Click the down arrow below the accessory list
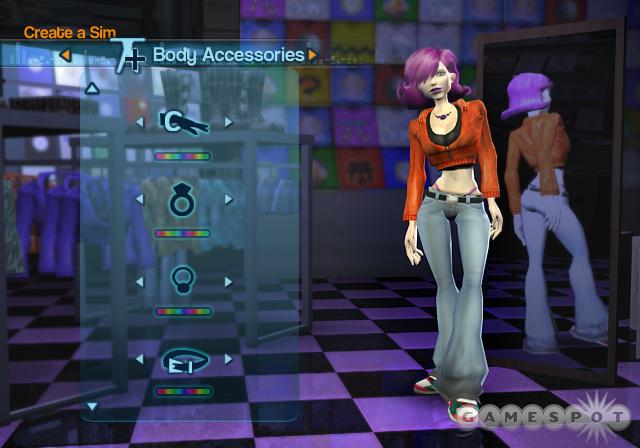Image resolution: width=640 pixels, height=448 pixels. click(92, 406)
